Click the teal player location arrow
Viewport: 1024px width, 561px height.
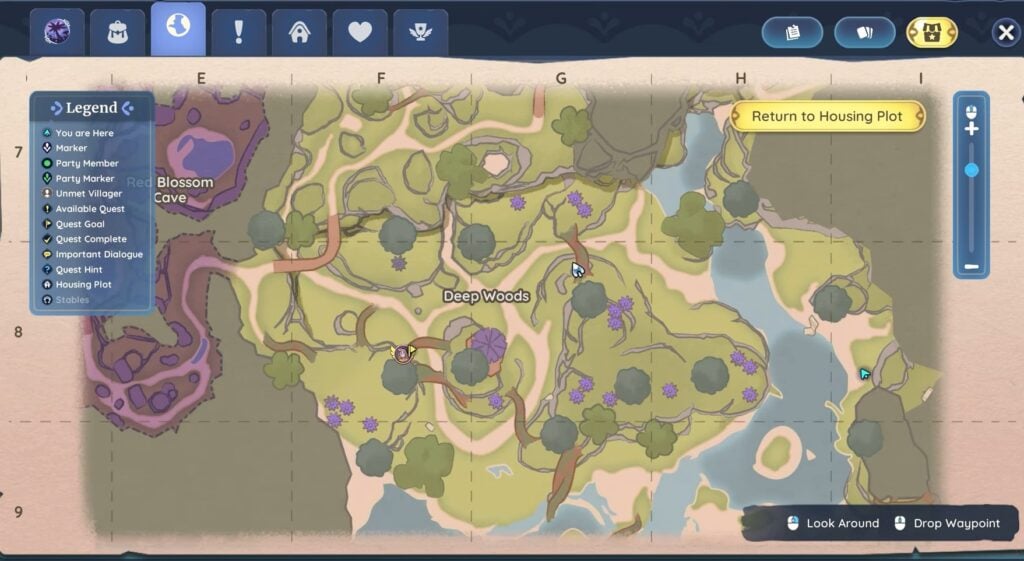click(x=865, y=374)
